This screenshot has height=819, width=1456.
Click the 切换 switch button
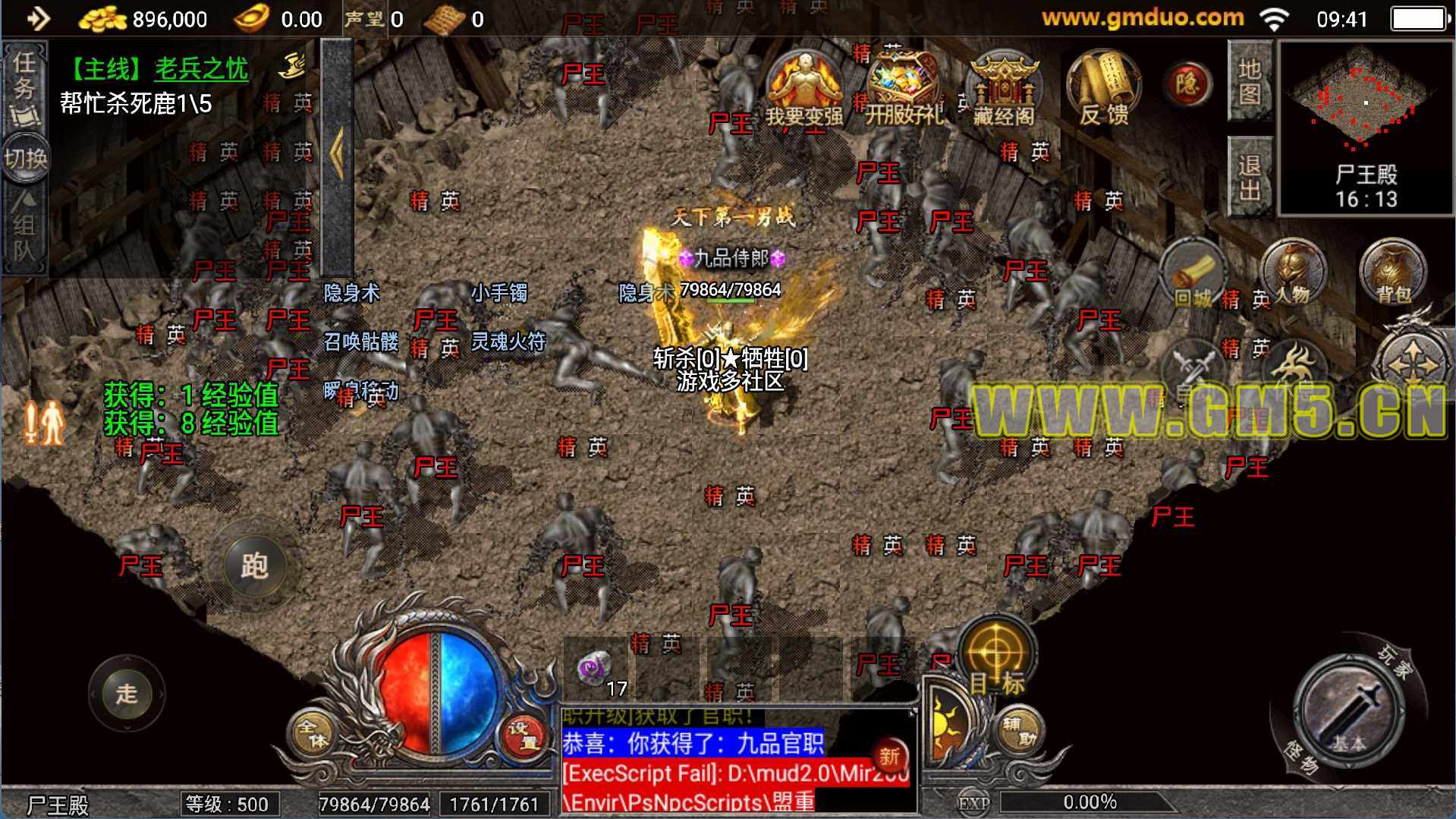click(x=25, y=159)
